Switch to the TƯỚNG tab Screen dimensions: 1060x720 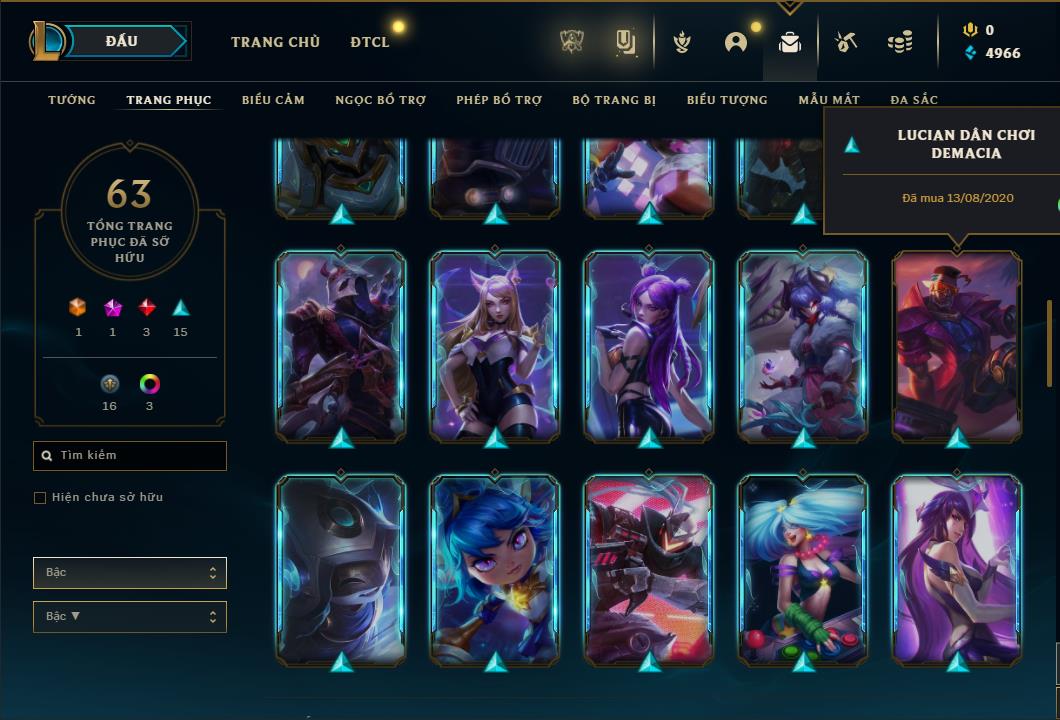click(72, 100)
